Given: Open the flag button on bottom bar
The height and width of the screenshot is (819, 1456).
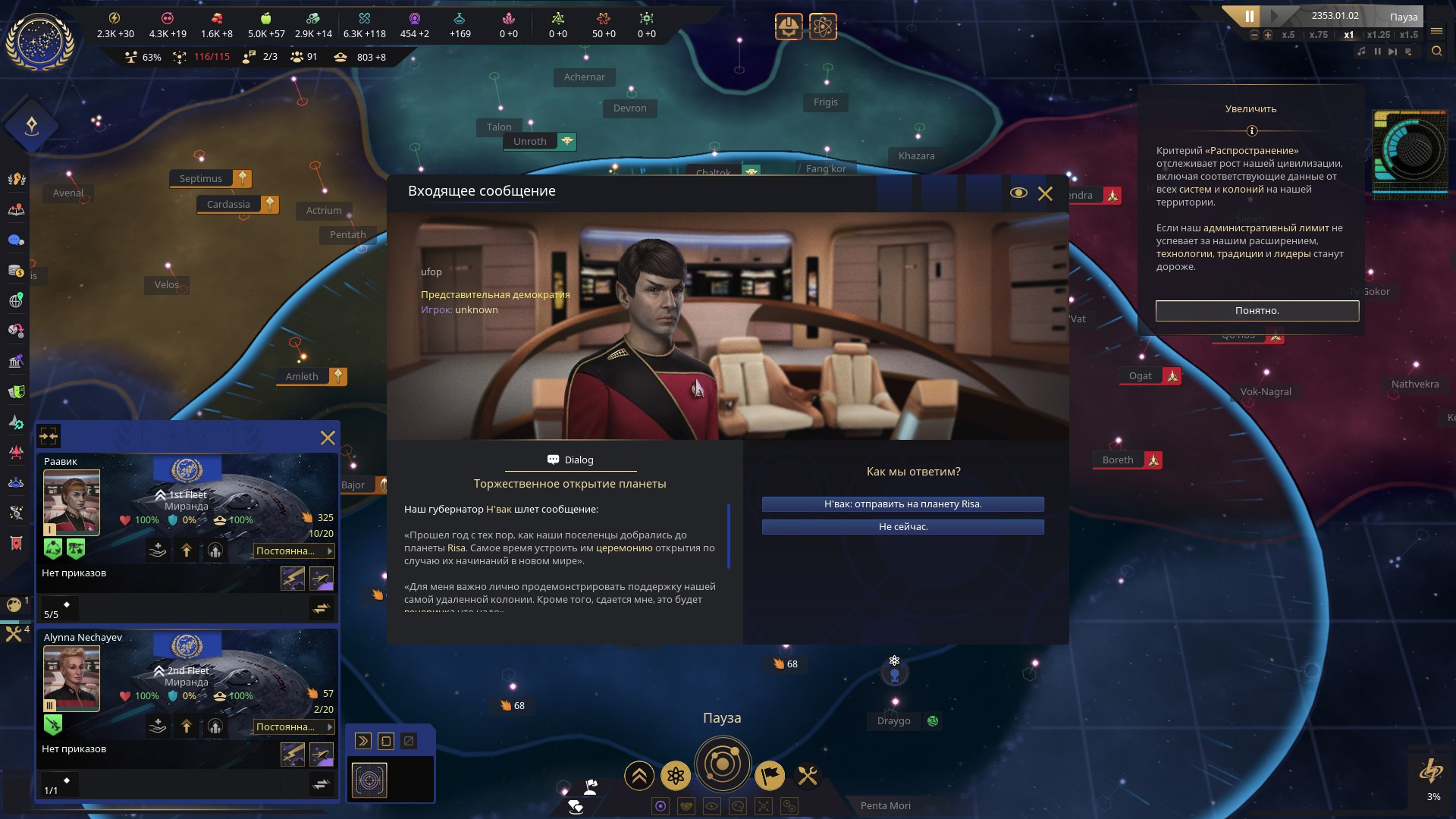Looking at the screenshot, I should (x=770, y=775).
